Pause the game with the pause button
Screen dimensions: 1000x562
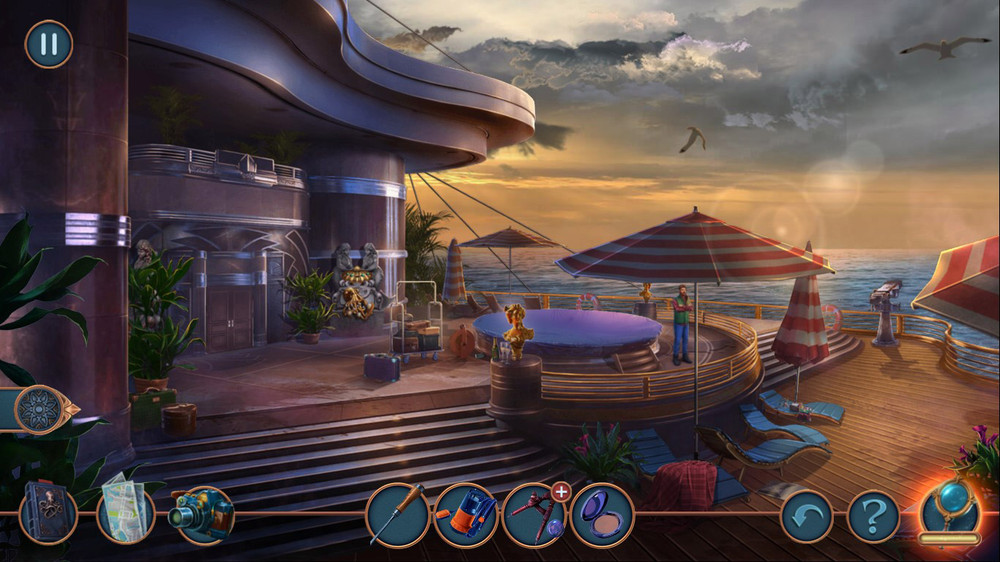(x=48, y=44)
